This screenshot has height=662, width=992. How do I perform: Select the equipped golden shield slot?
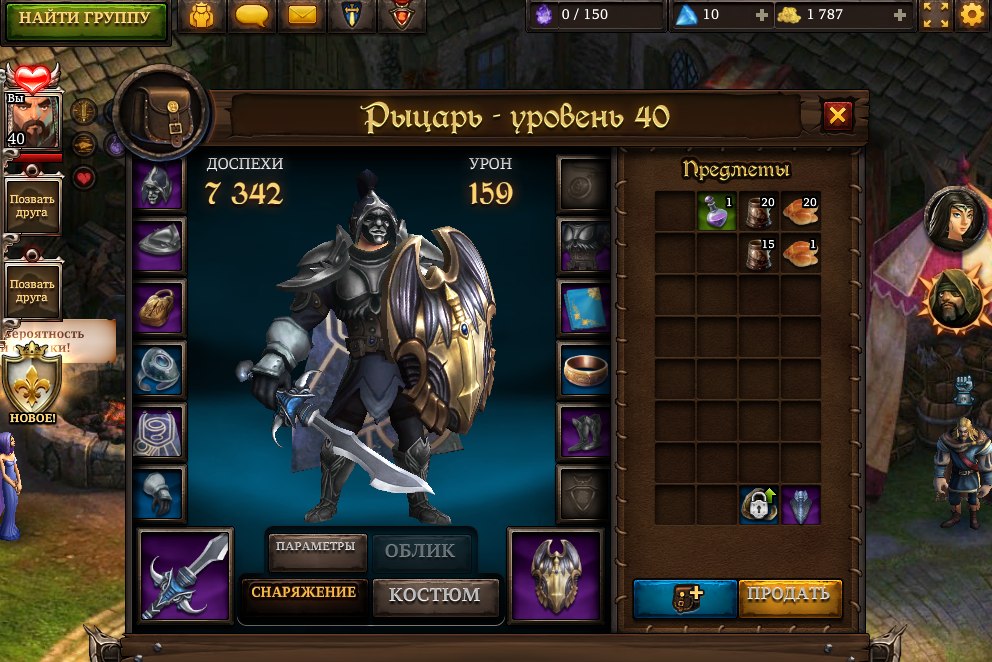(554, 573)
